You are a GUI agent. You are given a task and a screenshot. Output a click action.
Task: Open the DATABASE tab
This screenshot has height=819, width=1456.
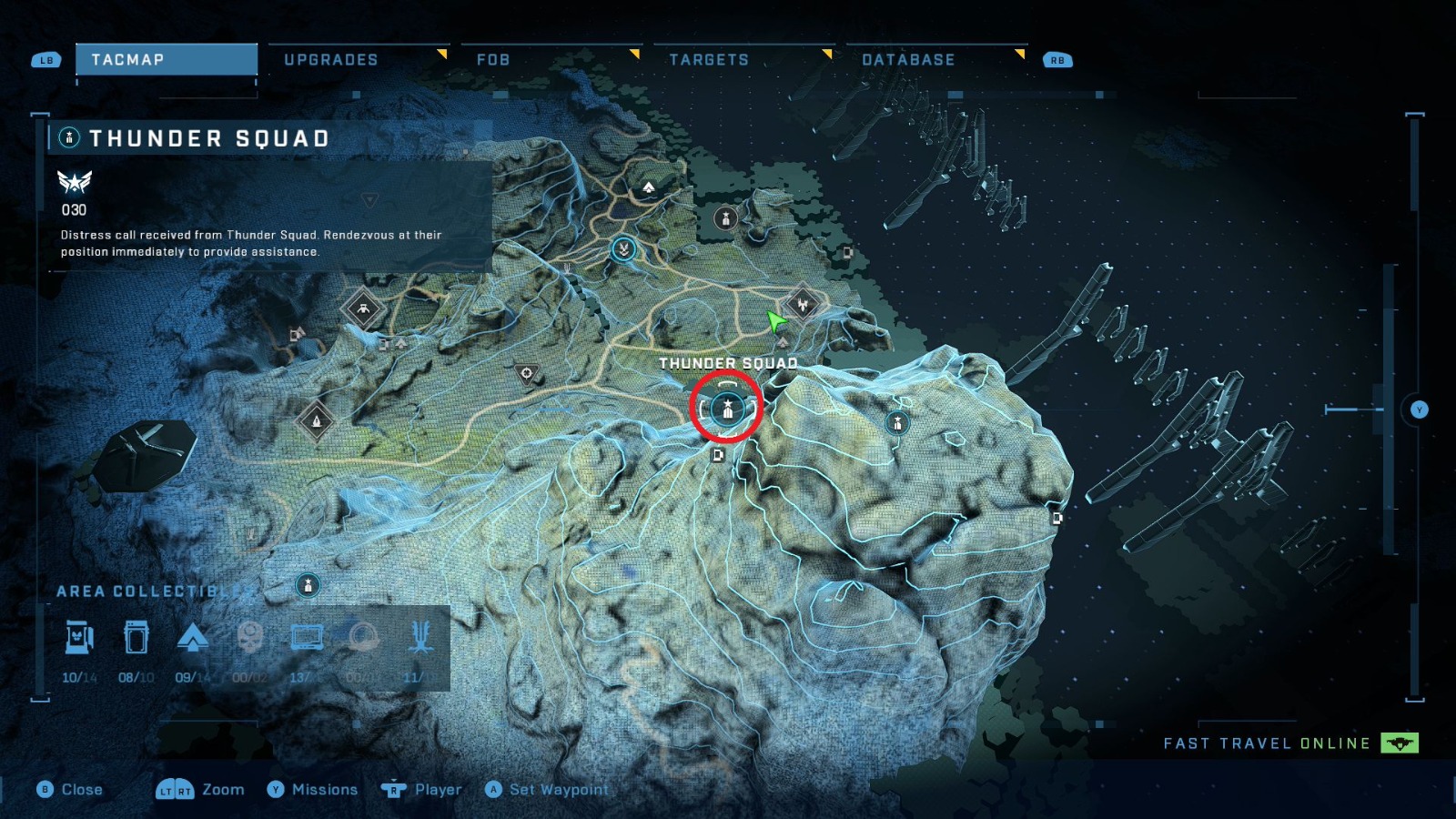point(907,59)
